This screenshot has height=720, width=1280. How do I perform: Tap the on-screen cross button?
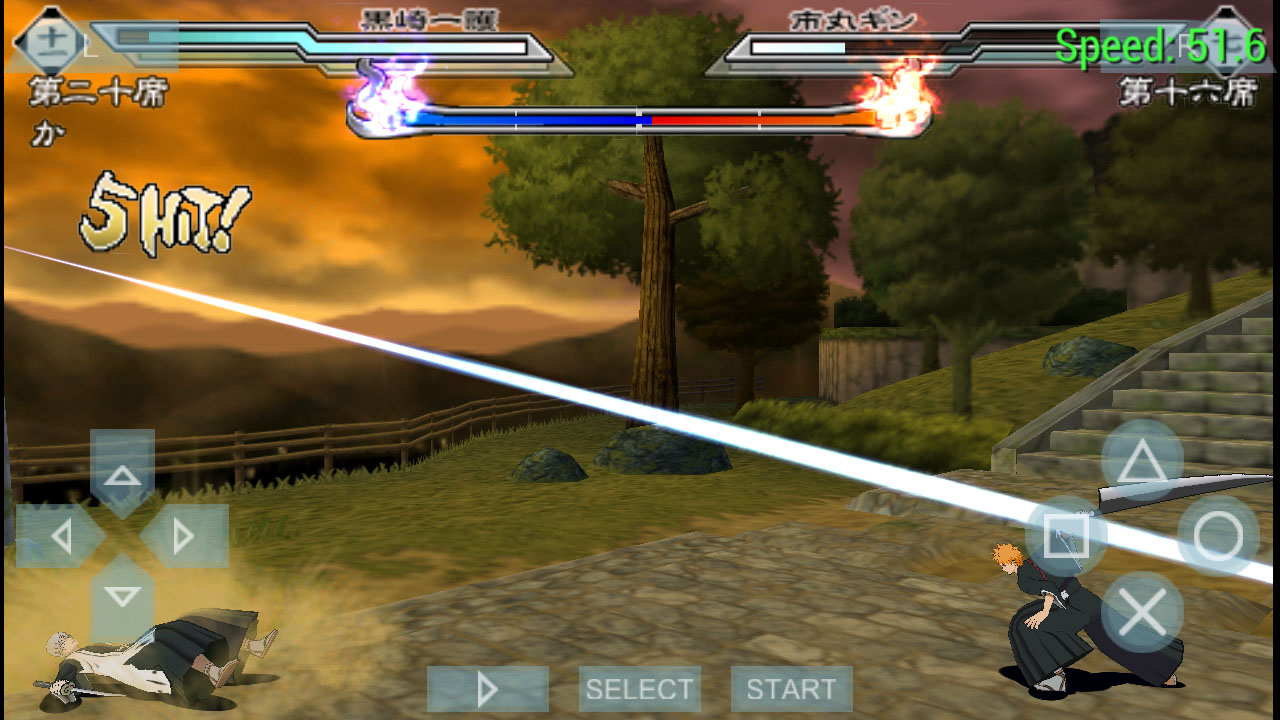pos(1142,612)
